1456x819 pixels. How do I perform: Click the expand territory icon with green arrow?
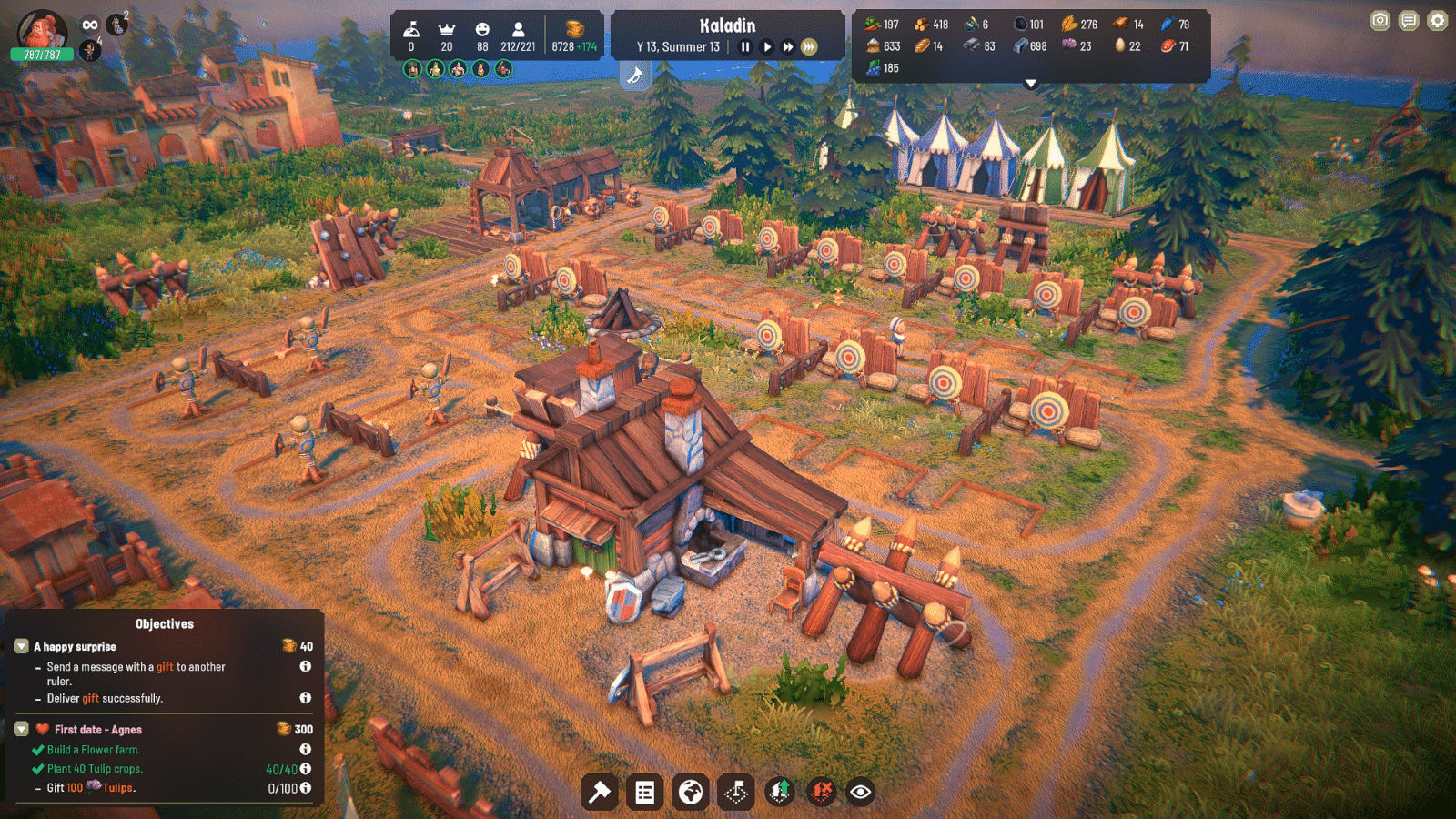point(781,792)
